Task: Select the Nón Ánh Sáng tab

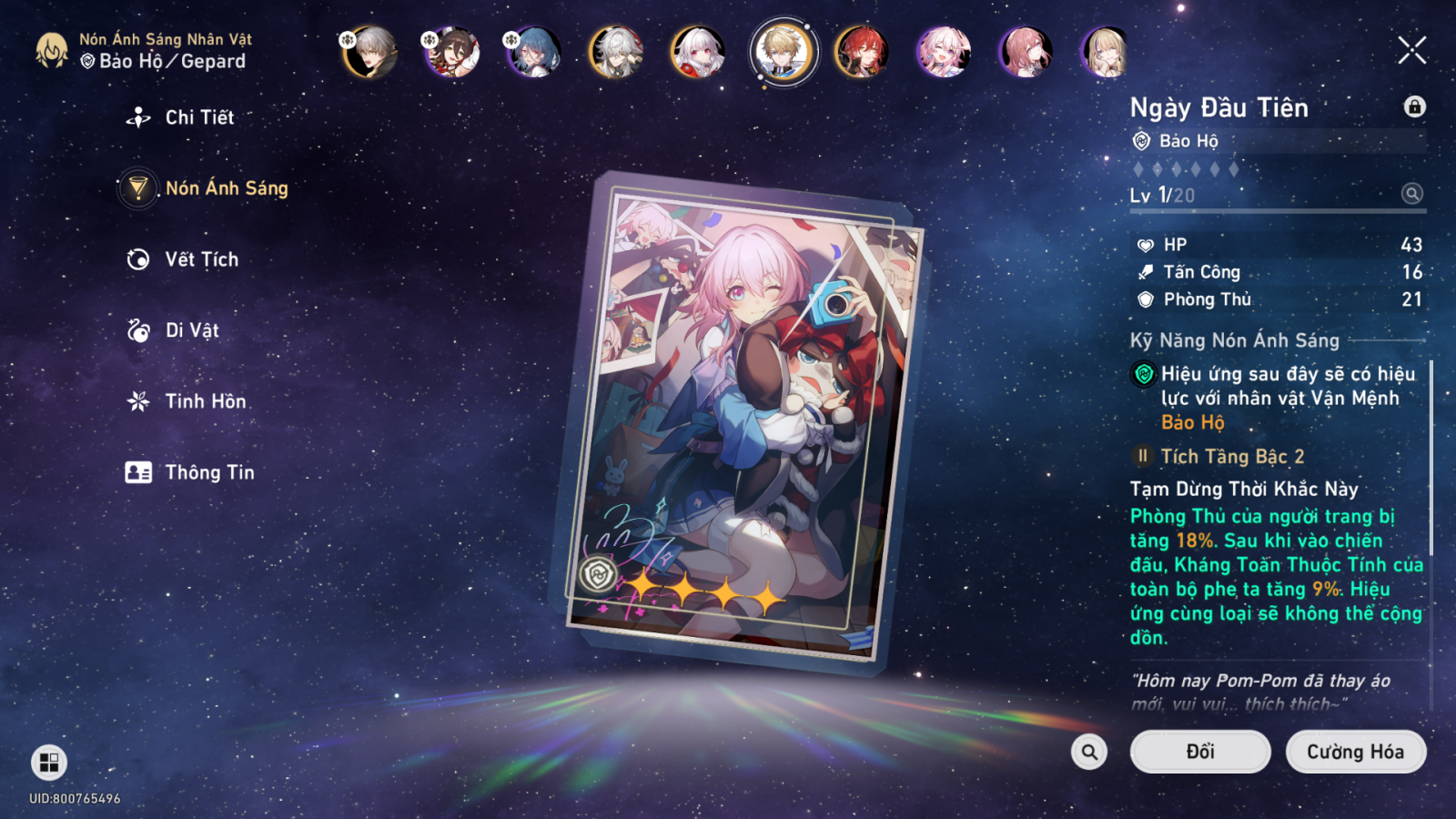Action: (x=226, y=188)
